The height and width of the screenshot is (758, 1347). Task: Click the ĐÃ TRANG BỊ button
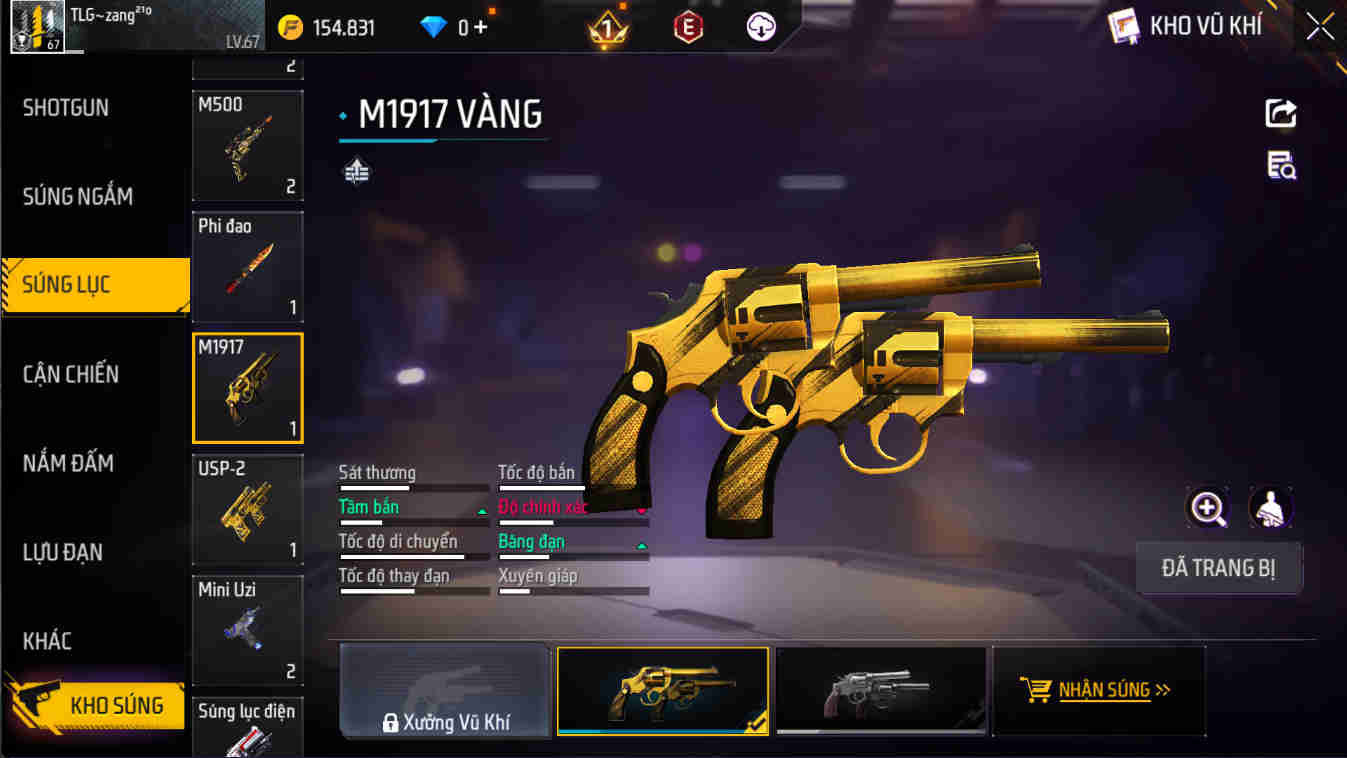pos(1218,569)
